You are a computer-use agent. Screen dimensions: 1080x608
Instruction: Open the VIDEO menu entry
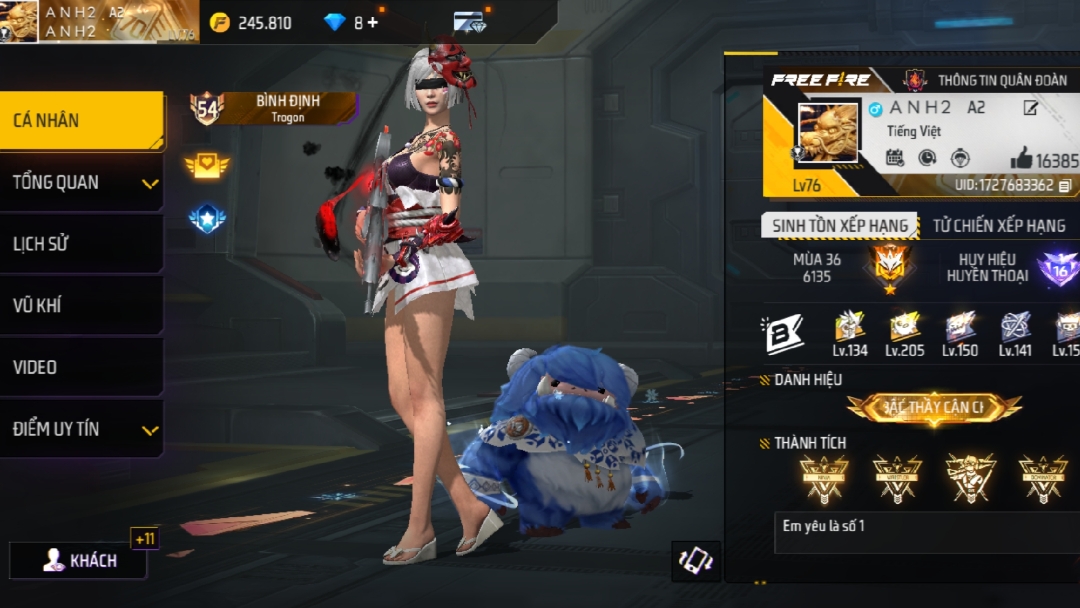(82, 367)
